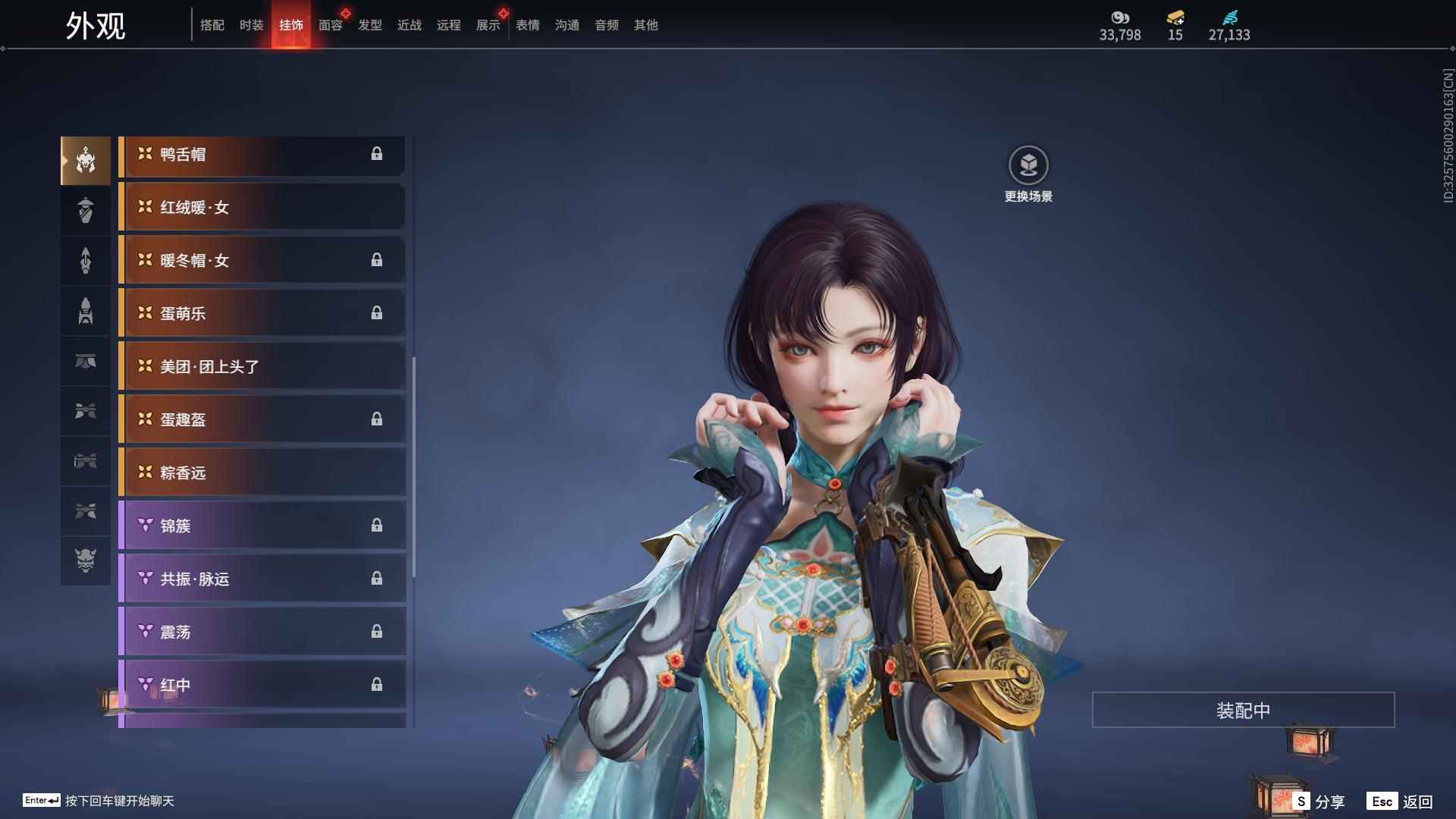Open the 面容 tab

[x=329, y=25]
